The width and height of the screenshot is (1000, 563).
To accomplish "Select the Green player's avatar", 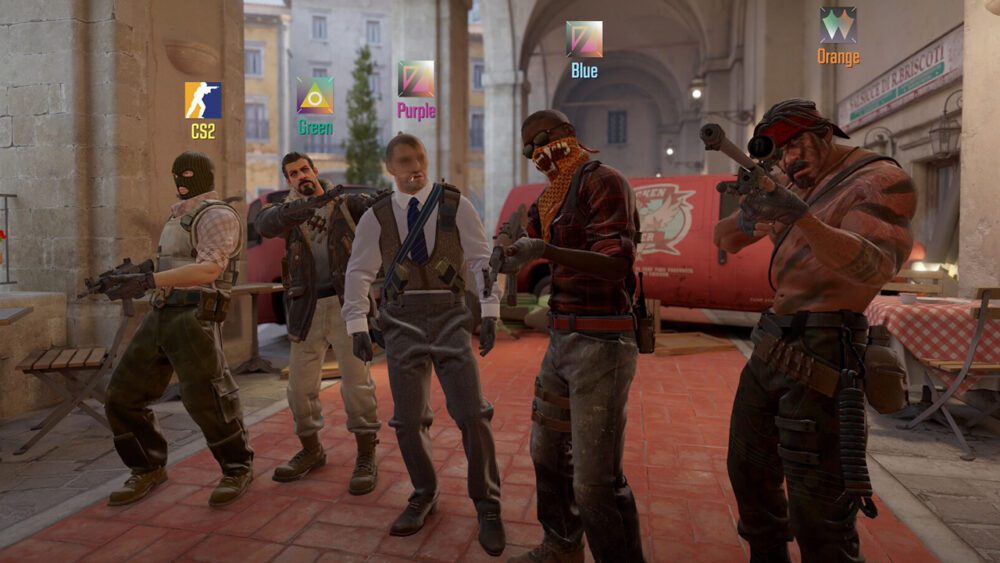I will [315, 95].
